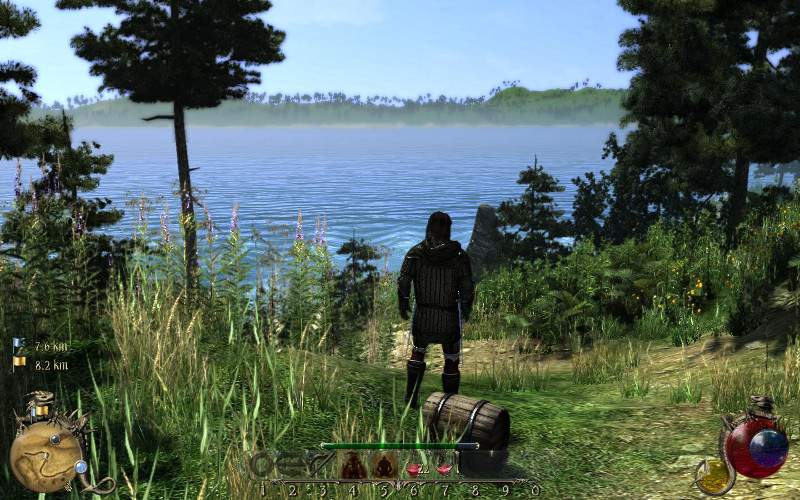Use the red potion in hotbar slot 7
This screenshot has width=800, height=500.
443,466
